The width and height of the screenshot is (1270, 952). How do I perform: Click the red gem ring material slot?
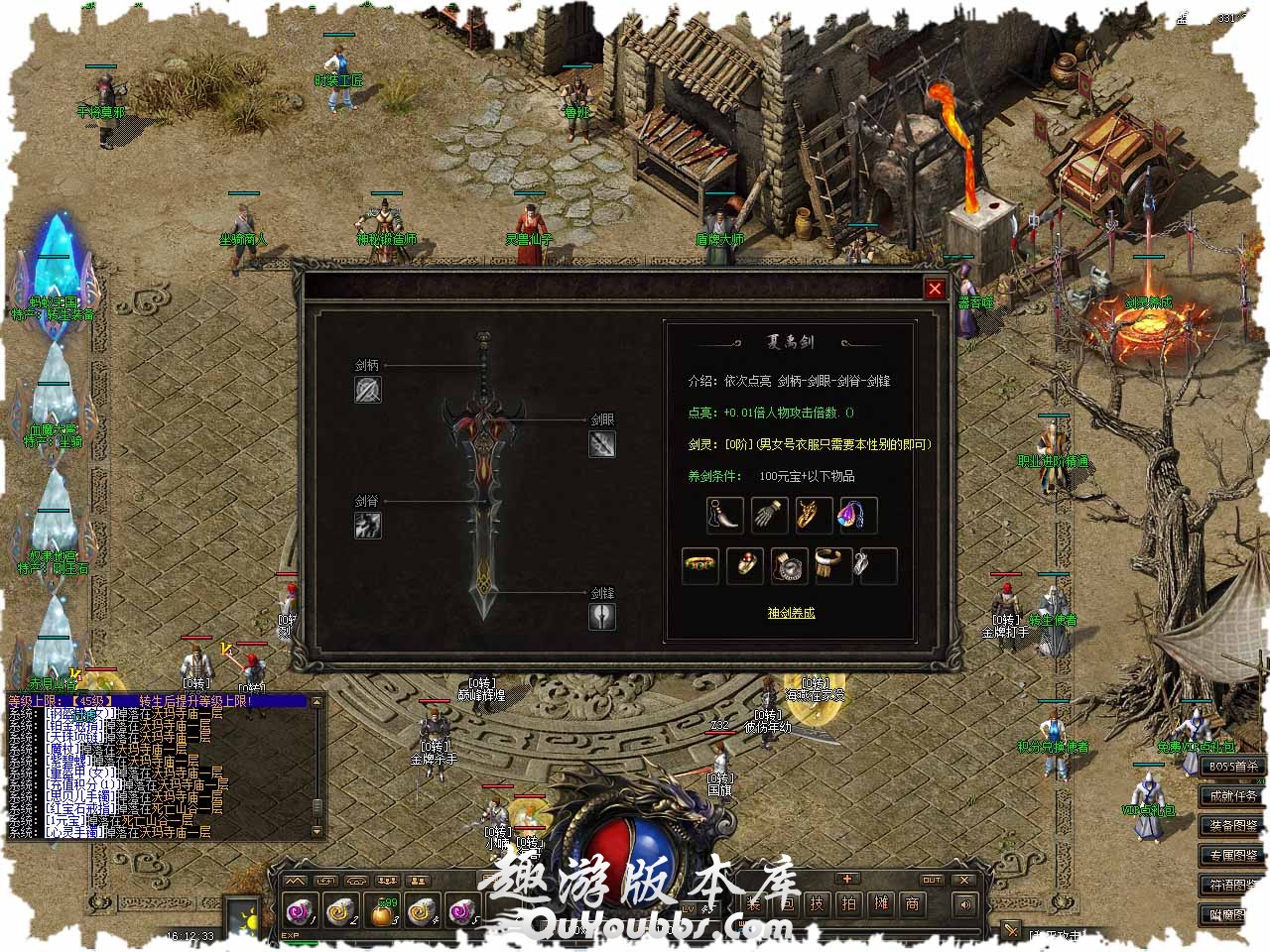click(745, 565)
